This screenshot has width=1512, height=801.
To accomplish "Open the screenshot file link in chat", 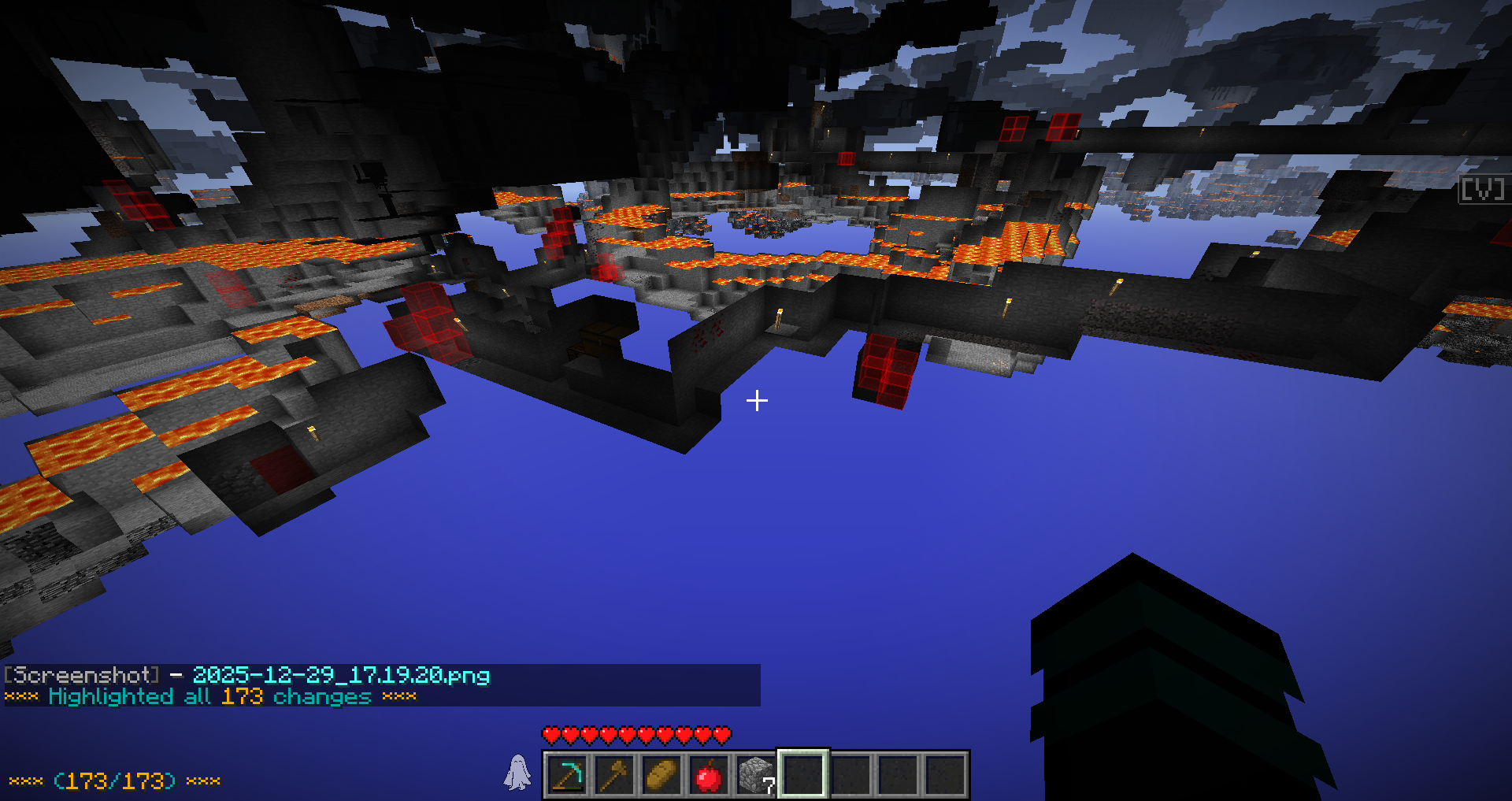I will [341, 675].
